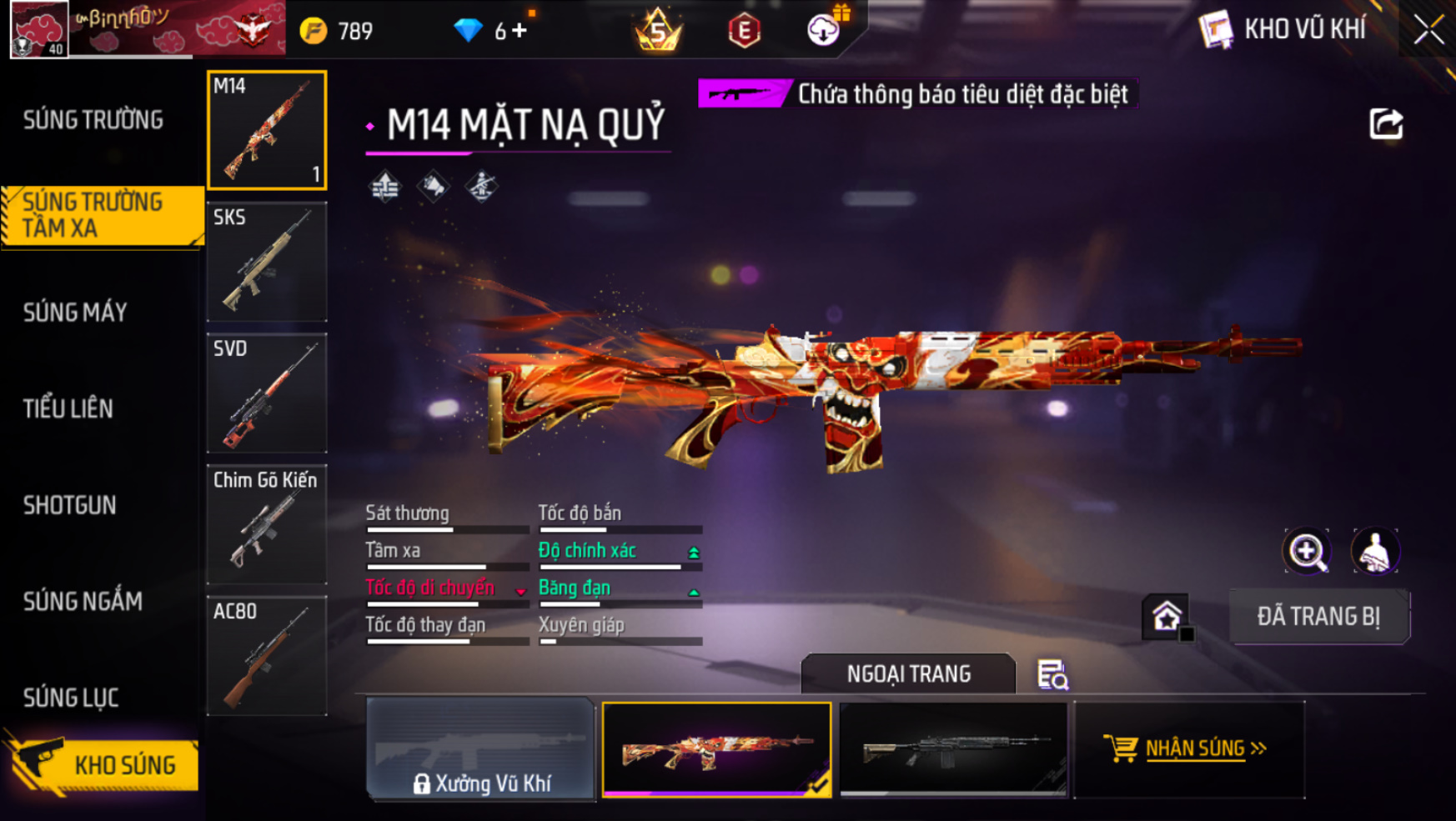The image size is (1456, 821).
Task: Open the NHẬN SÚNG shop link
Action: [x=1190, y=748]
